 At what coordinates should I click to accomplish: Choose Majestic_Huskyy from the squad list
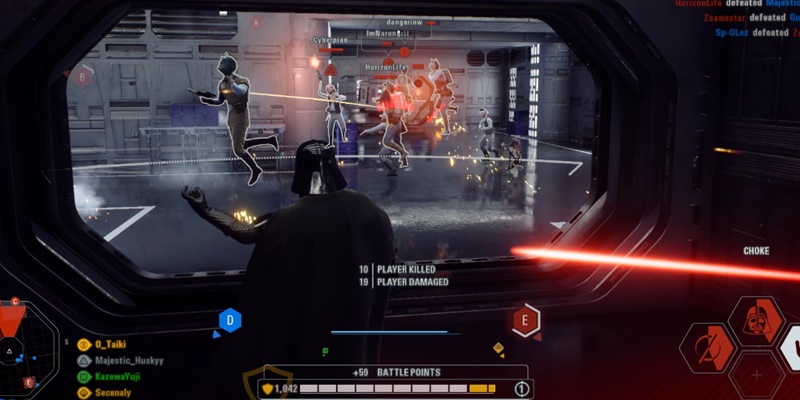click(127, 360)
